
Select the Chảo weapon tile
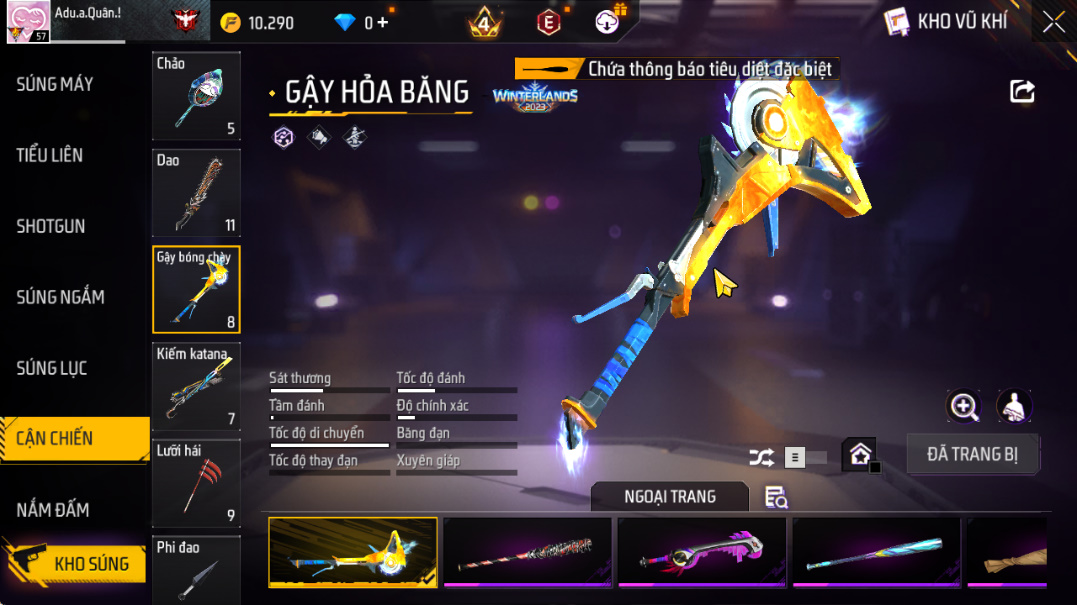pos(196,96)
